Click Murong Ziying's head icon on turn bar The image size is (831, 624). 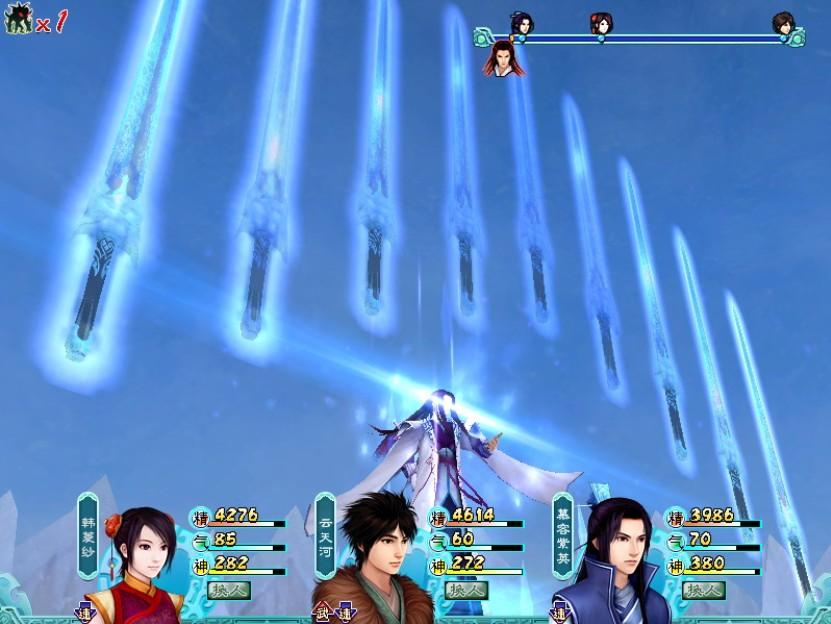(521, 23)
